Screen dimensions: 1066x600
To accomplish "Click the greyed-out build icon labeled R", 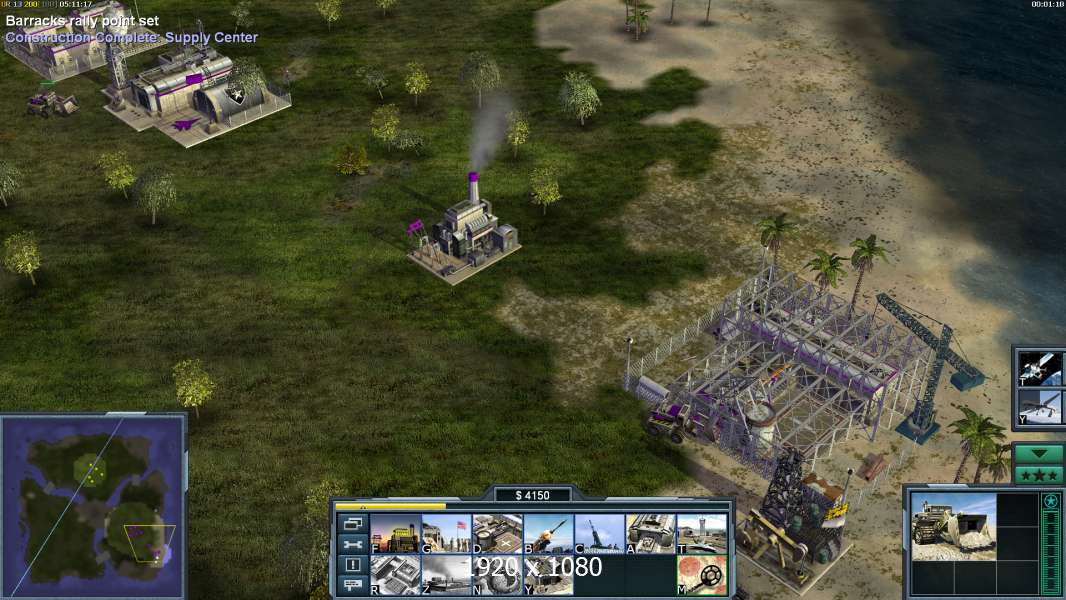I will [x=395, y=575].
